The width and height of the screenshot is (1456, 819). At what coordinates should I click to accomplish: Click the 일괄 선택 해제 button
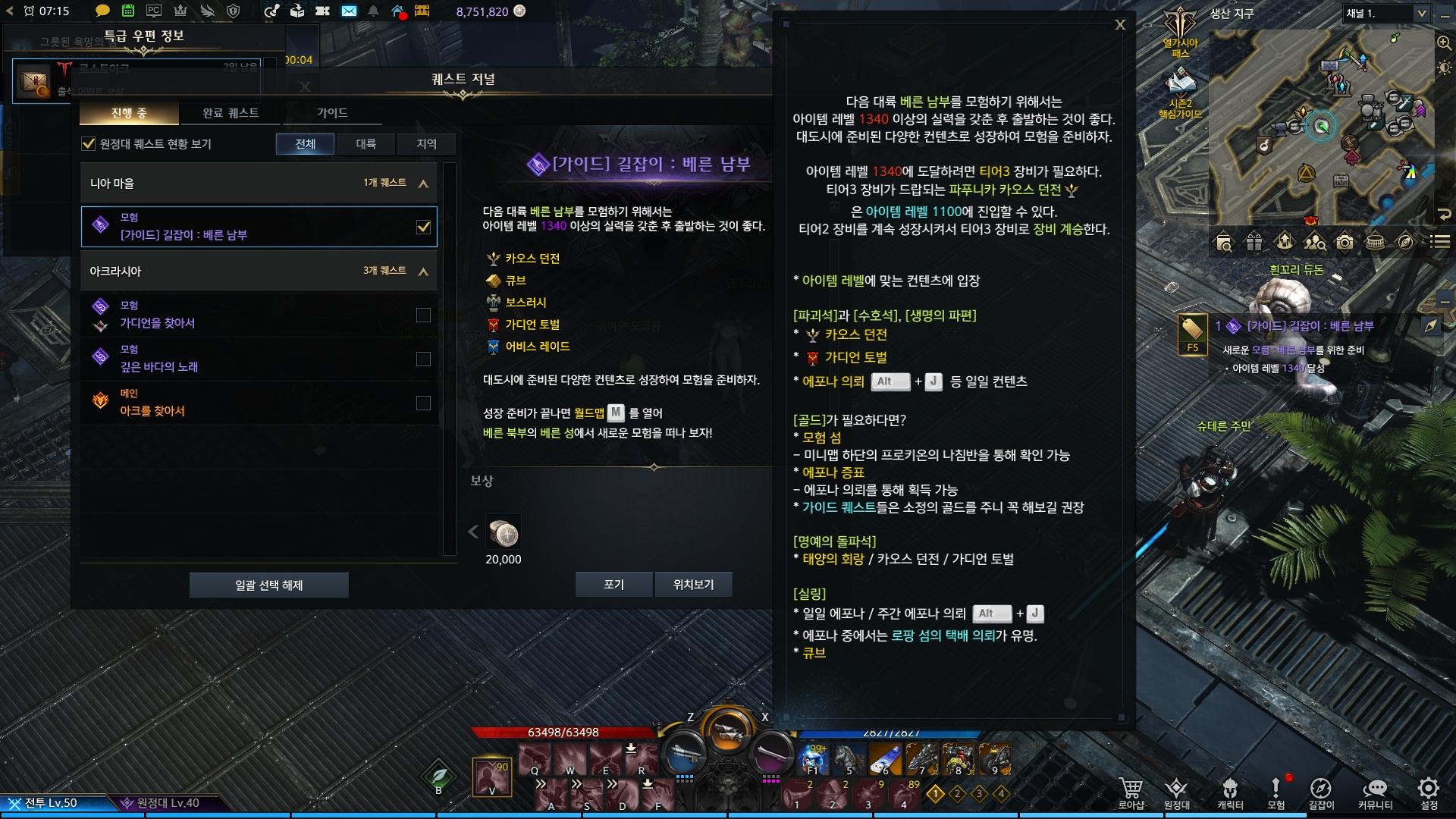pyautogui.click(x=268, y=585)
